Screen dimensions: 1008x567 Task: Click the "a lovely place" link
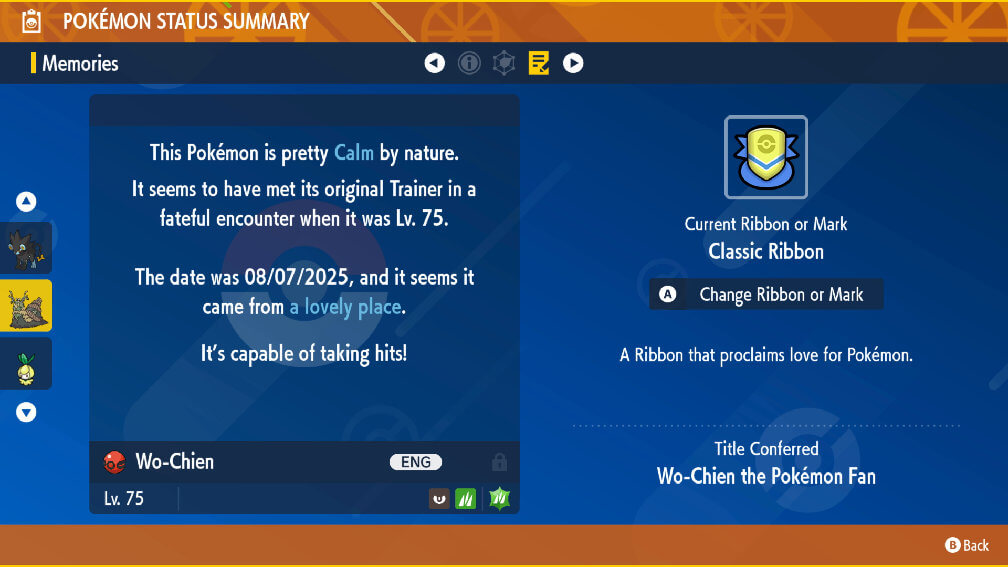(345, 307)
